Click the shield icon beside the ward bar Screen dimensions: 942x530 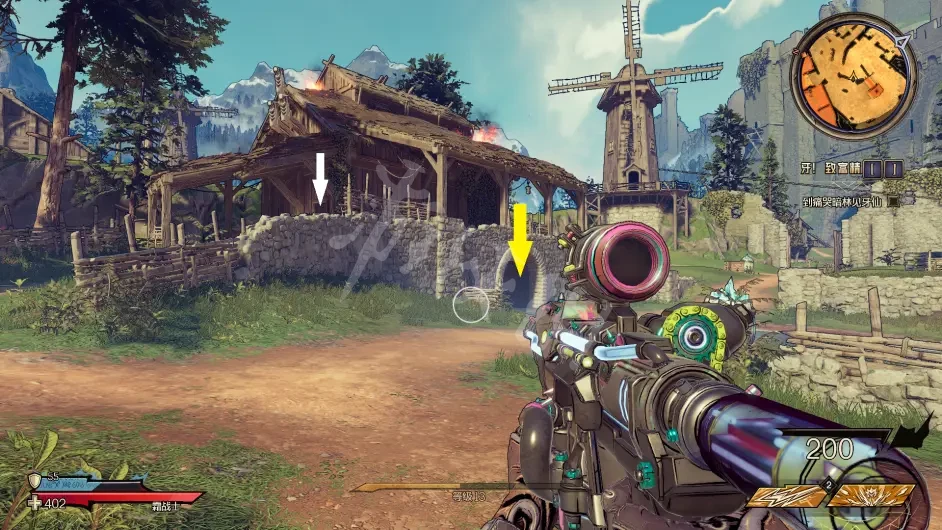35,481
